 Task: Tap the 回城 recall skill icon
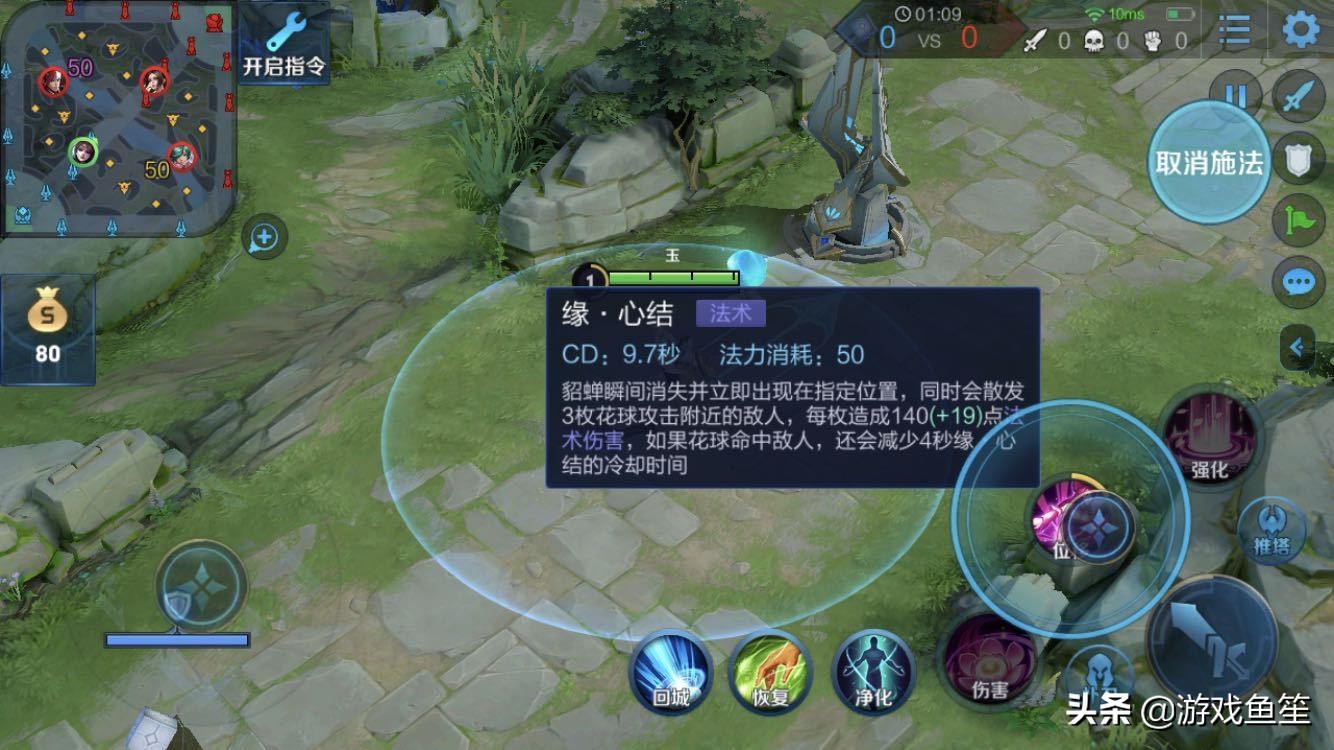point(673,674)
